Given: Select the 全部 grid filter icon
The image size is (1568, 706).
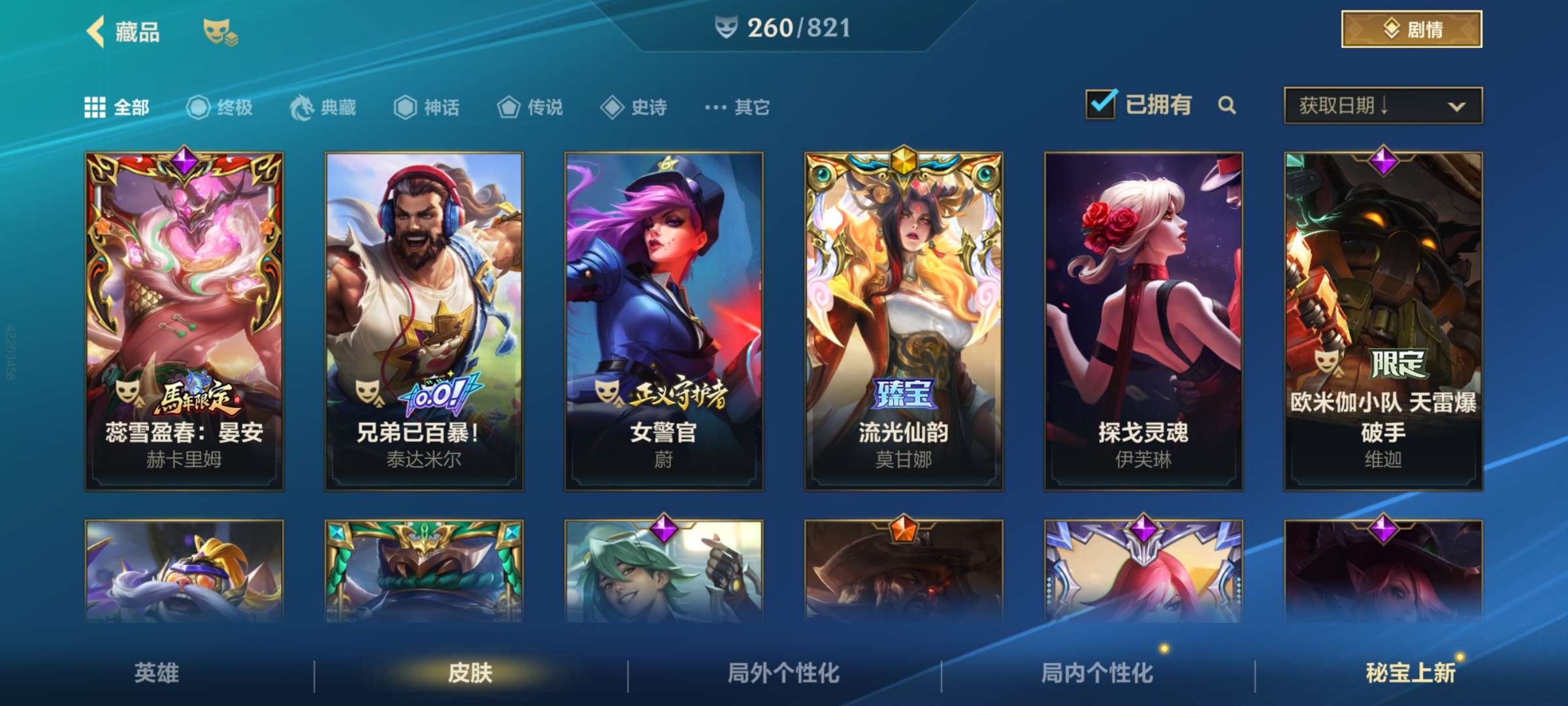Looking at the screenshot, I should [x=96, y=108].
